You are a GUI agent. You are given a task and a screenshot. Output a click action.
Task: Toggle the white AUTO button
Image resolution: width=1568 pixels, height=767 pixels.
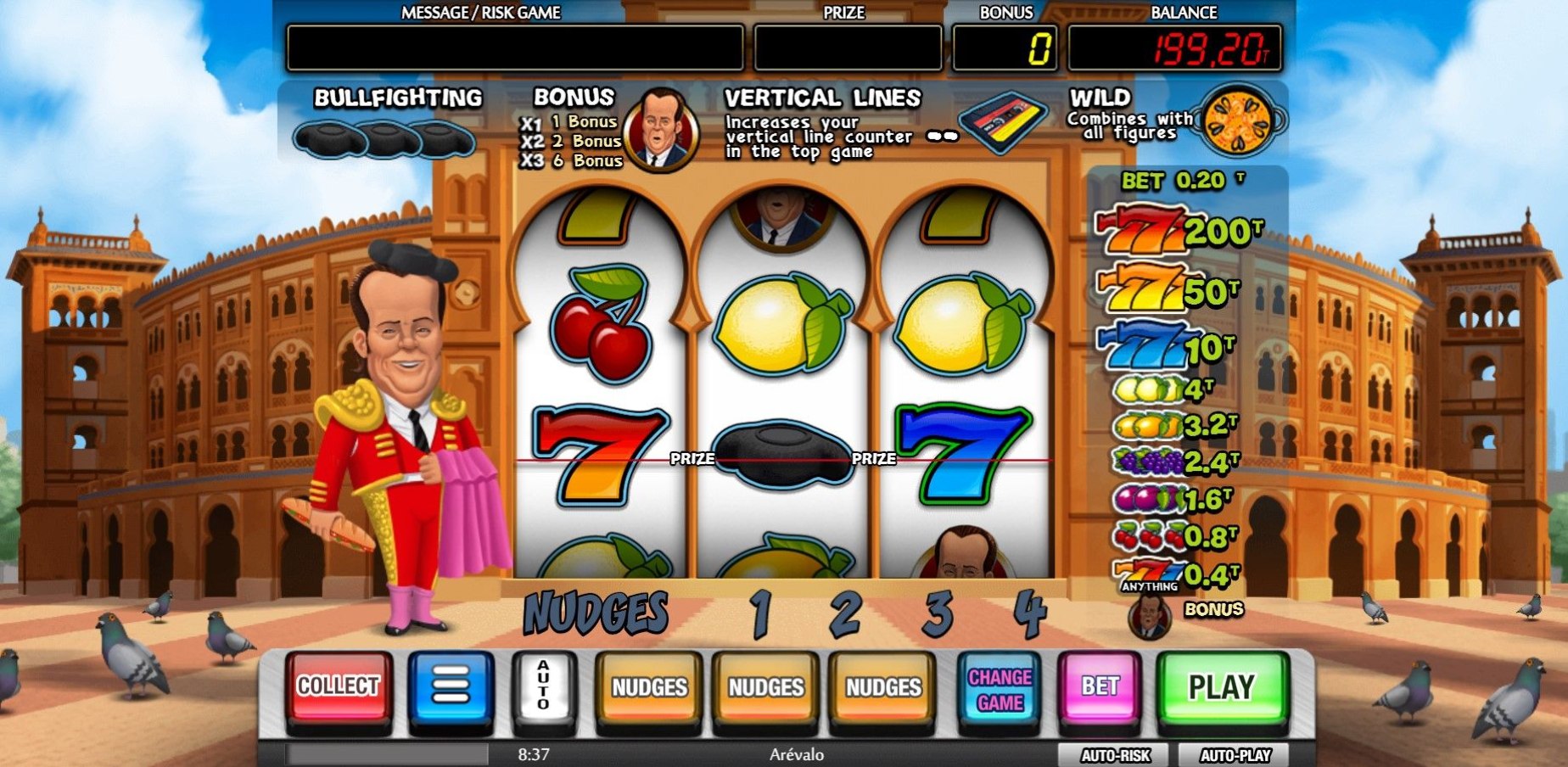(543, 687)
